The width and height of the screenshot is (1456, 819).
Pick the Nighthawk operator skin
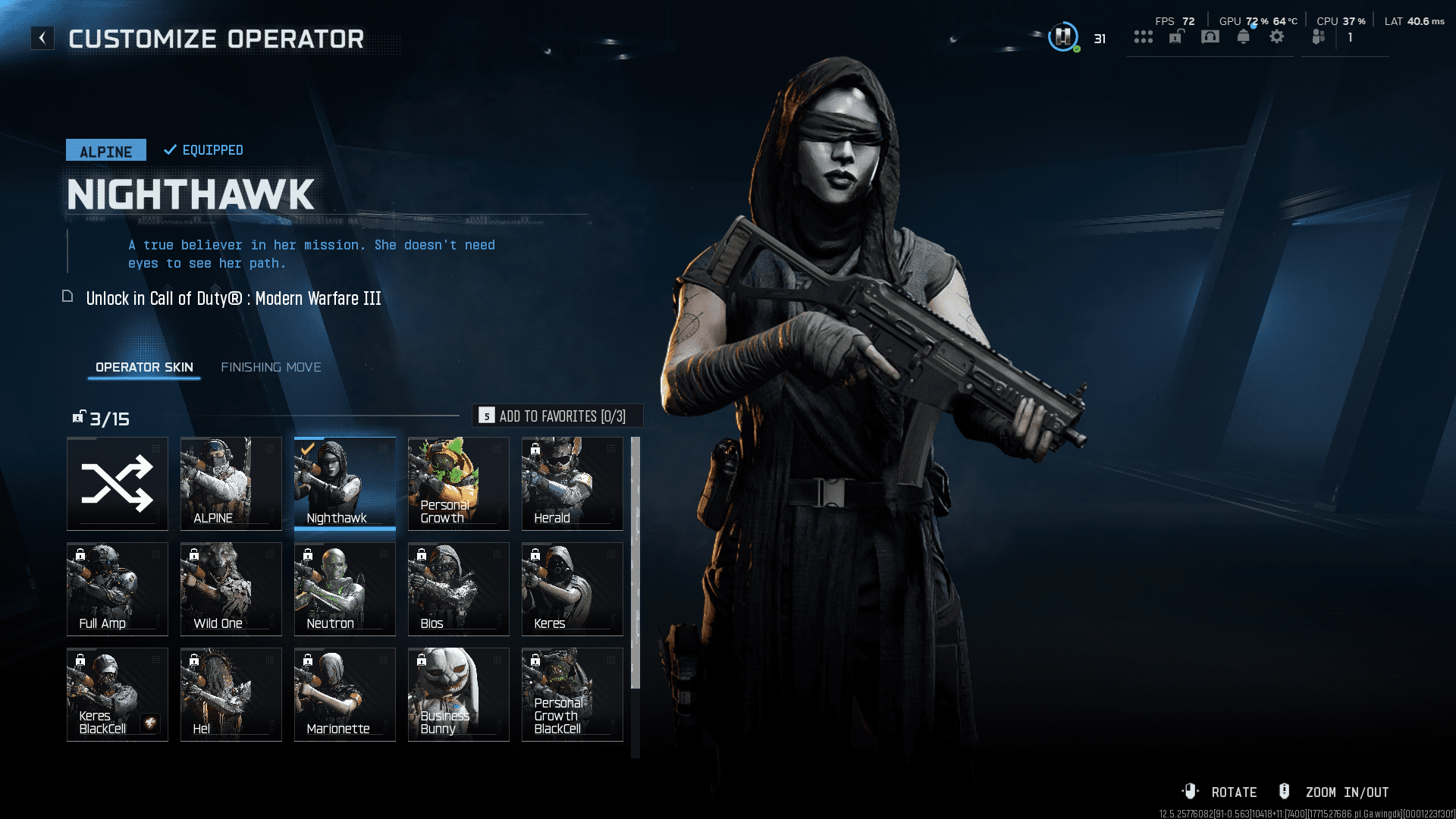pos(345,484)
